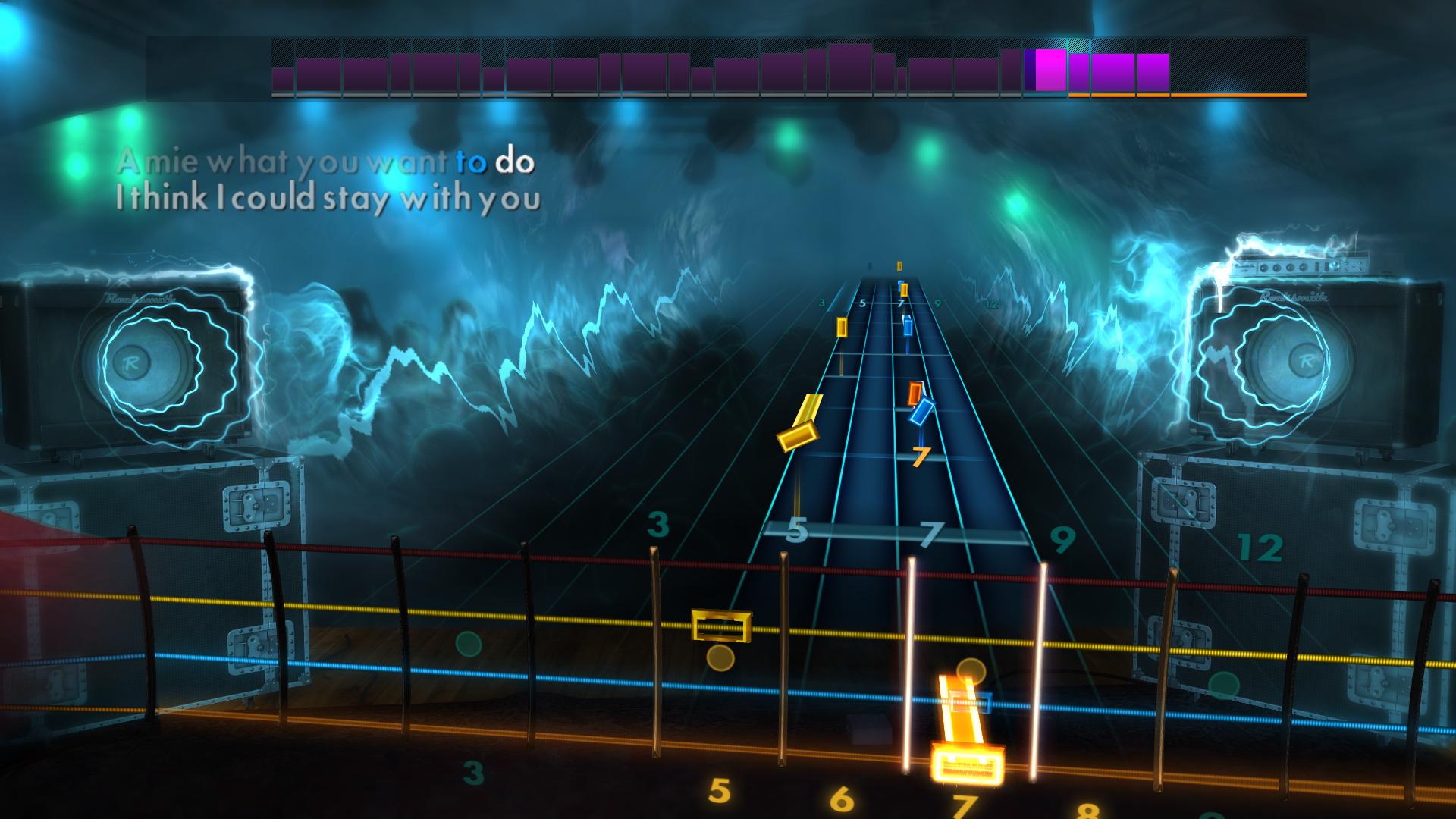Click the Rocksmith logo on the left speaker
This screenshot has width=1456, height=819.
click(138, 297)
